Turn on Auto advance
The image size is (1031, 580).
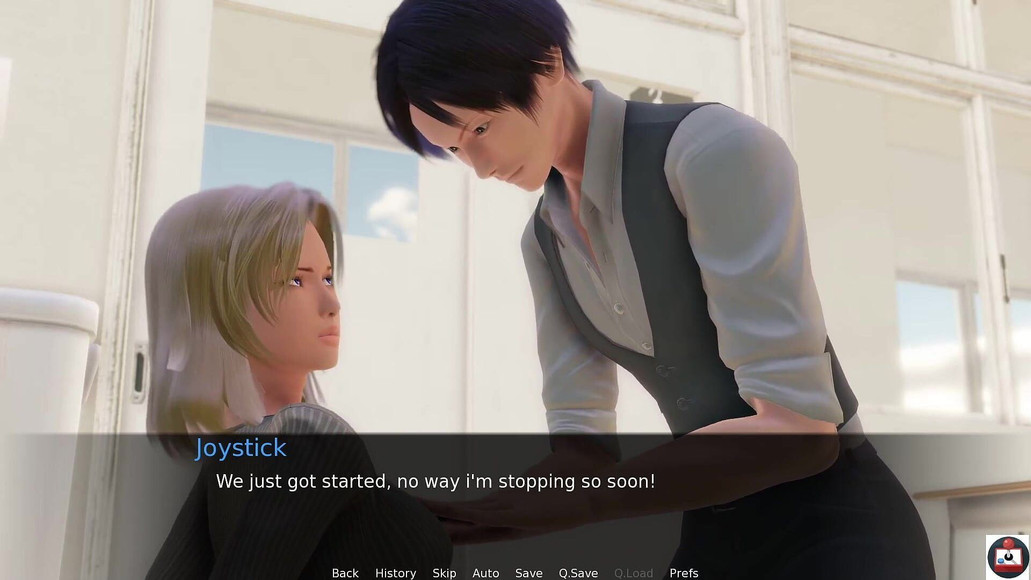[x=486, y=573]
